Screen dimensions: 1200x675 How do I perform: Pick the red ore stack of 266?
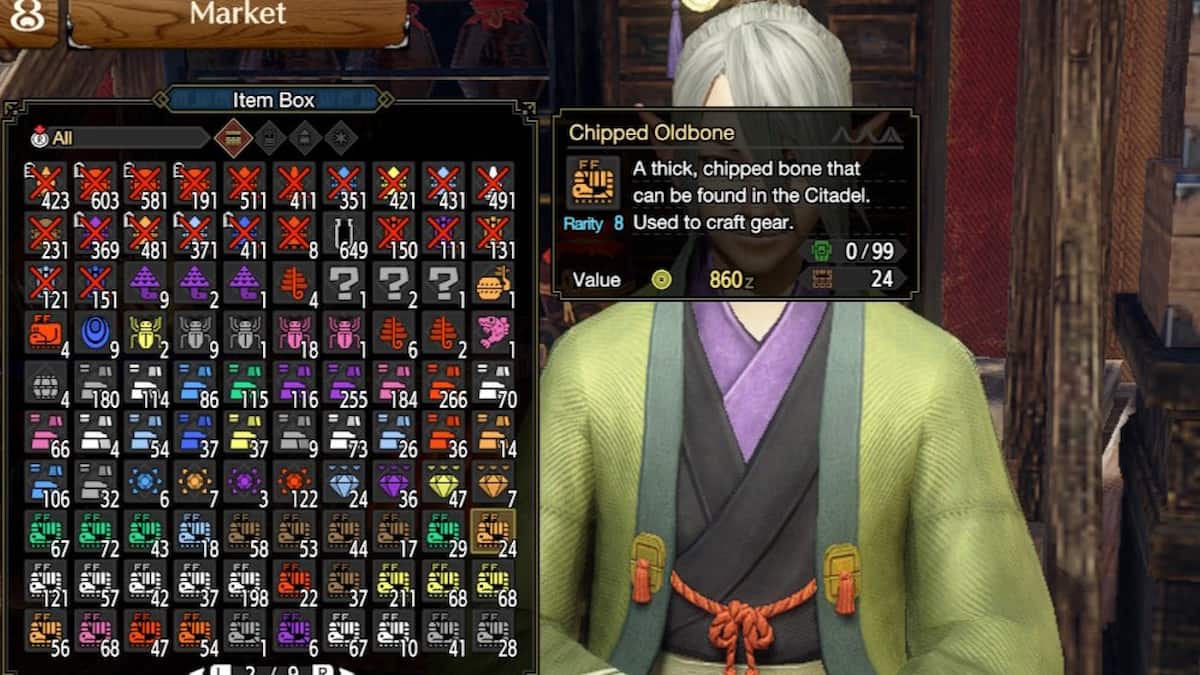442,383
